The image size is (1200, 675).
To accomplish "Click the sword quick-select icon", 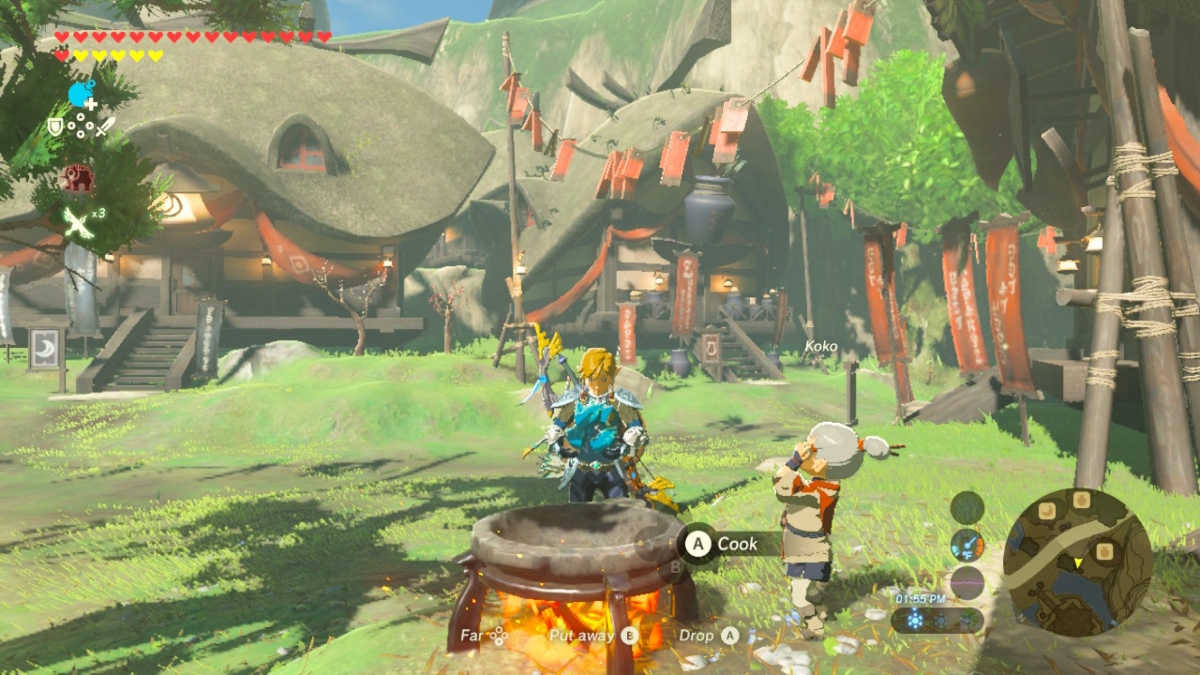I will click(x=105, y=127).
